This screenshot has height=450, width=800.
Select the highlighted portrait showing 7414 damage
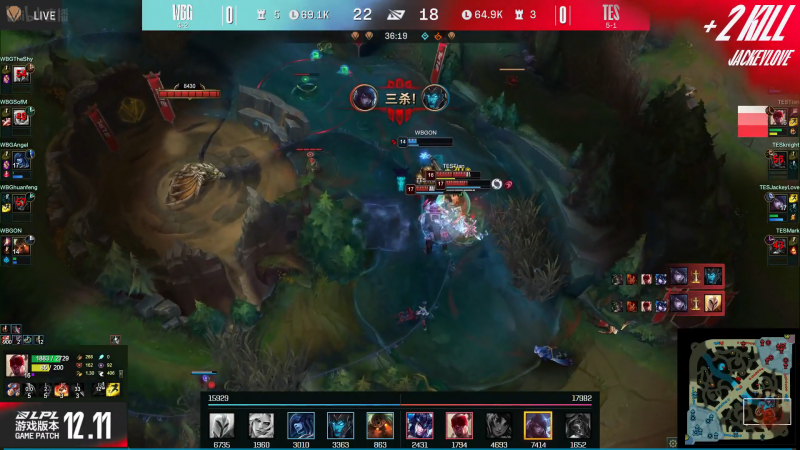coord(538,425)
